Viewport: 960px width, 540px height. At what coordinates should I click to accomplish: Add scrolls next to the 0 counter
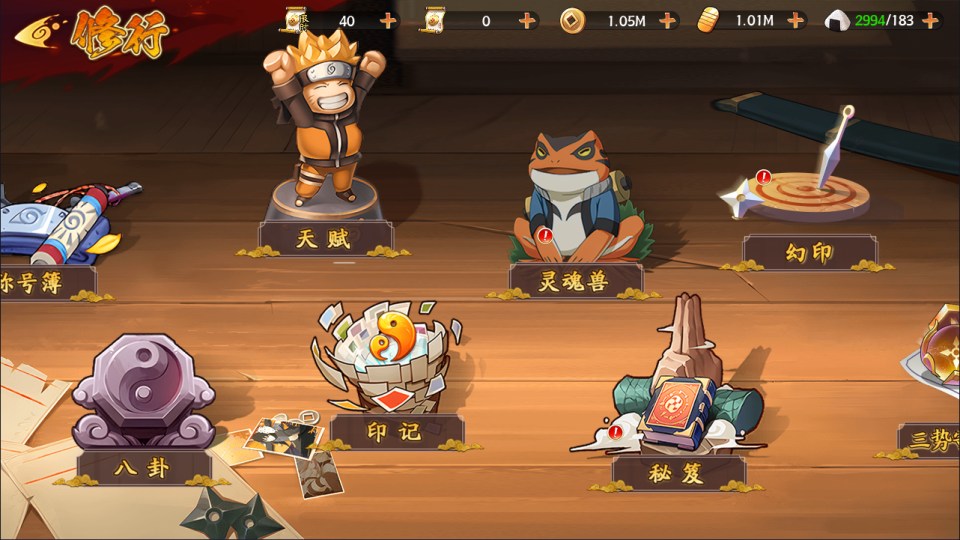(527, 20)
